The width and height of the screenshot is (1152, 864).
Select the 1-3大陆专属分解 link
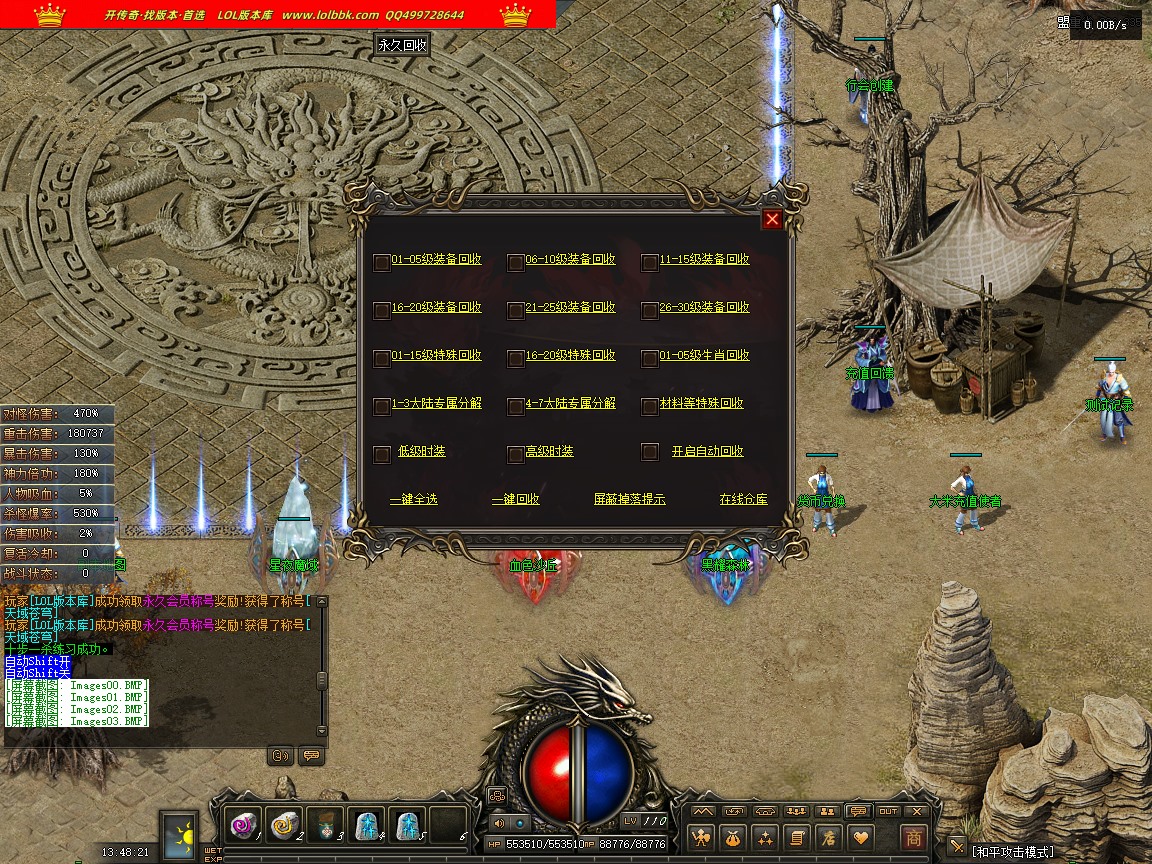(436, 404)
